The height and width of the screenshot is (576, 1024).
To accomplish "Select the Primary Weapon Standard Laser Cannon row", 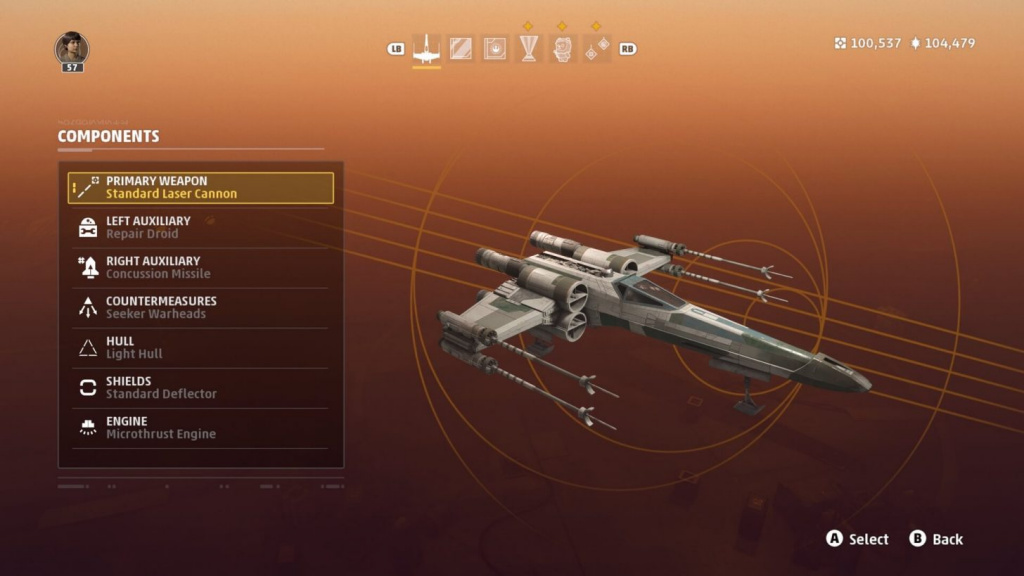I will pos(200,188).
